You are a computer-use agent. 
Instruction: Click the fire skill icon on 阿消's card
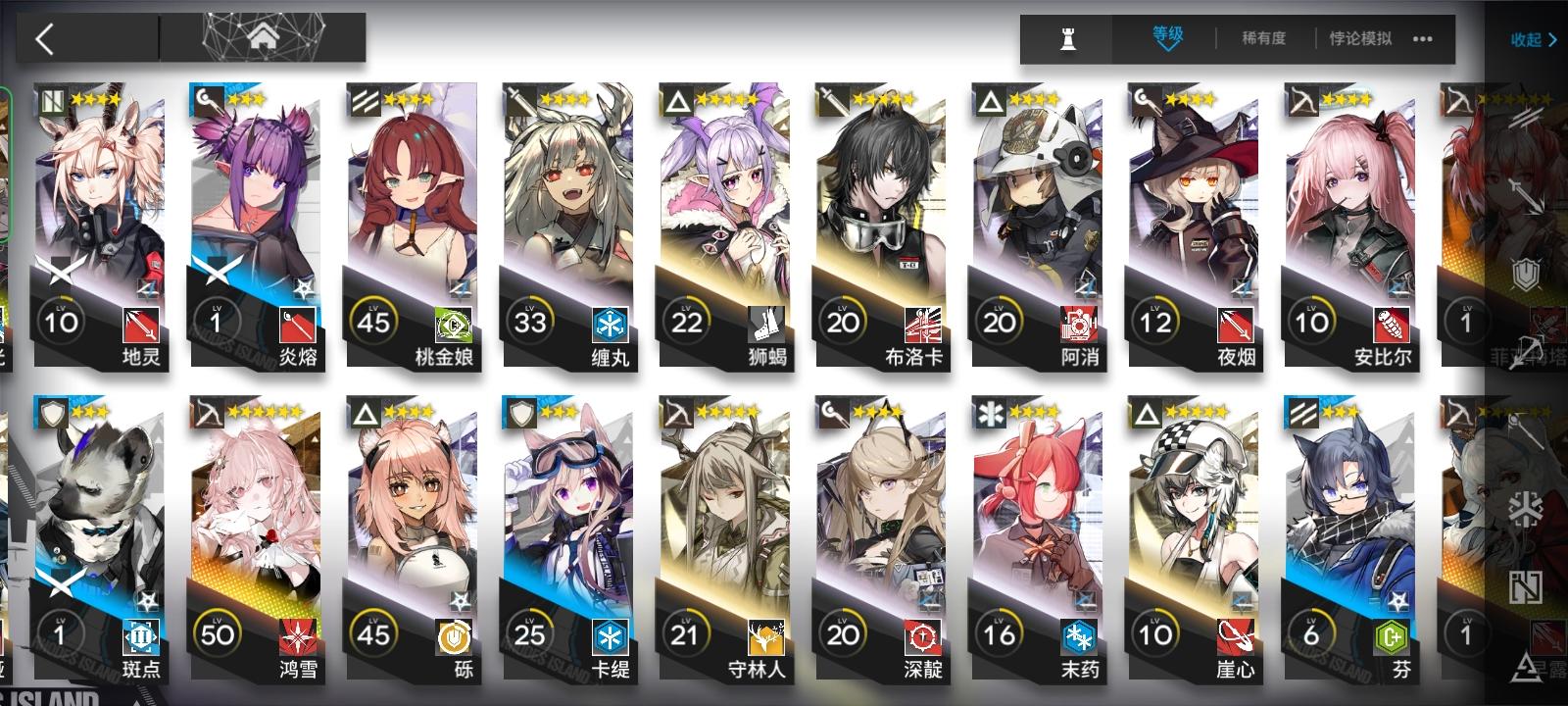click(x=1078, y=322)
